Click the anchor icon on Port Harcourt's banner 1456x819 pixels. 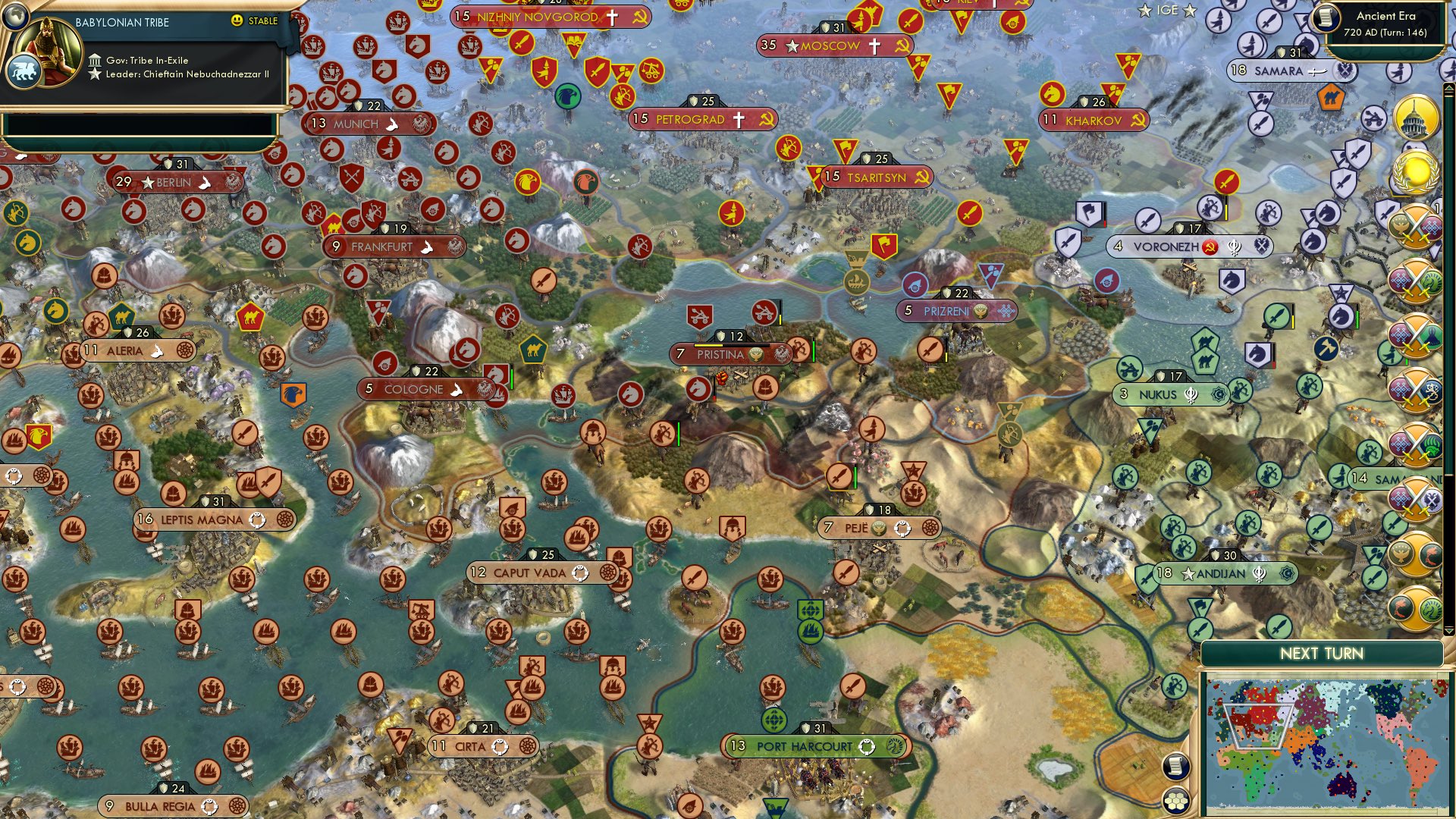pyautogui.click(x=867, y=746)
